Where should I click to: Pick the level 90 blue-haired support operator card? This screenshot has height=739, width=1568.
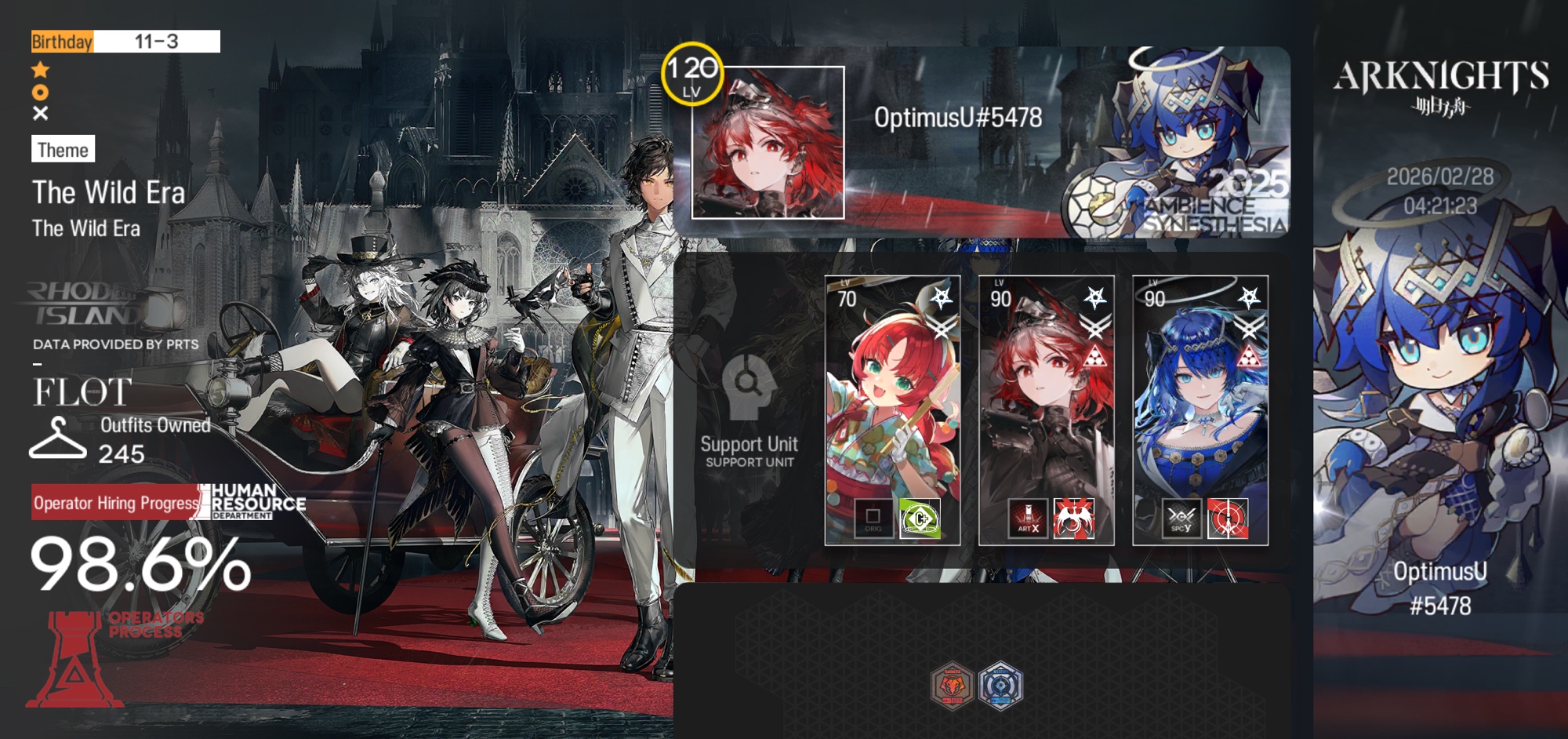point(1200,392)
